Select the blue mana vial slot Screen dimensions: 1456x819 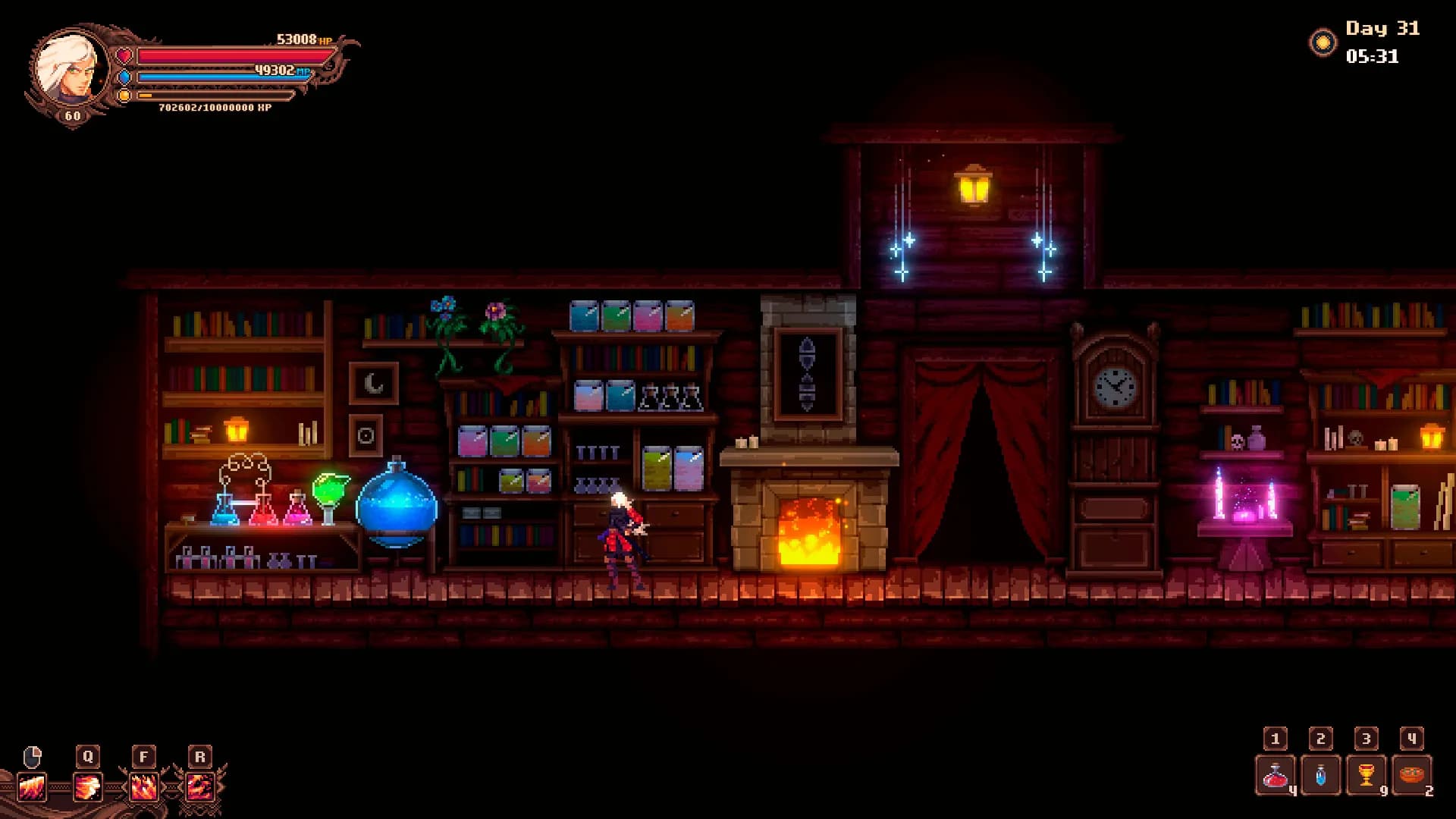(1321, 776)
